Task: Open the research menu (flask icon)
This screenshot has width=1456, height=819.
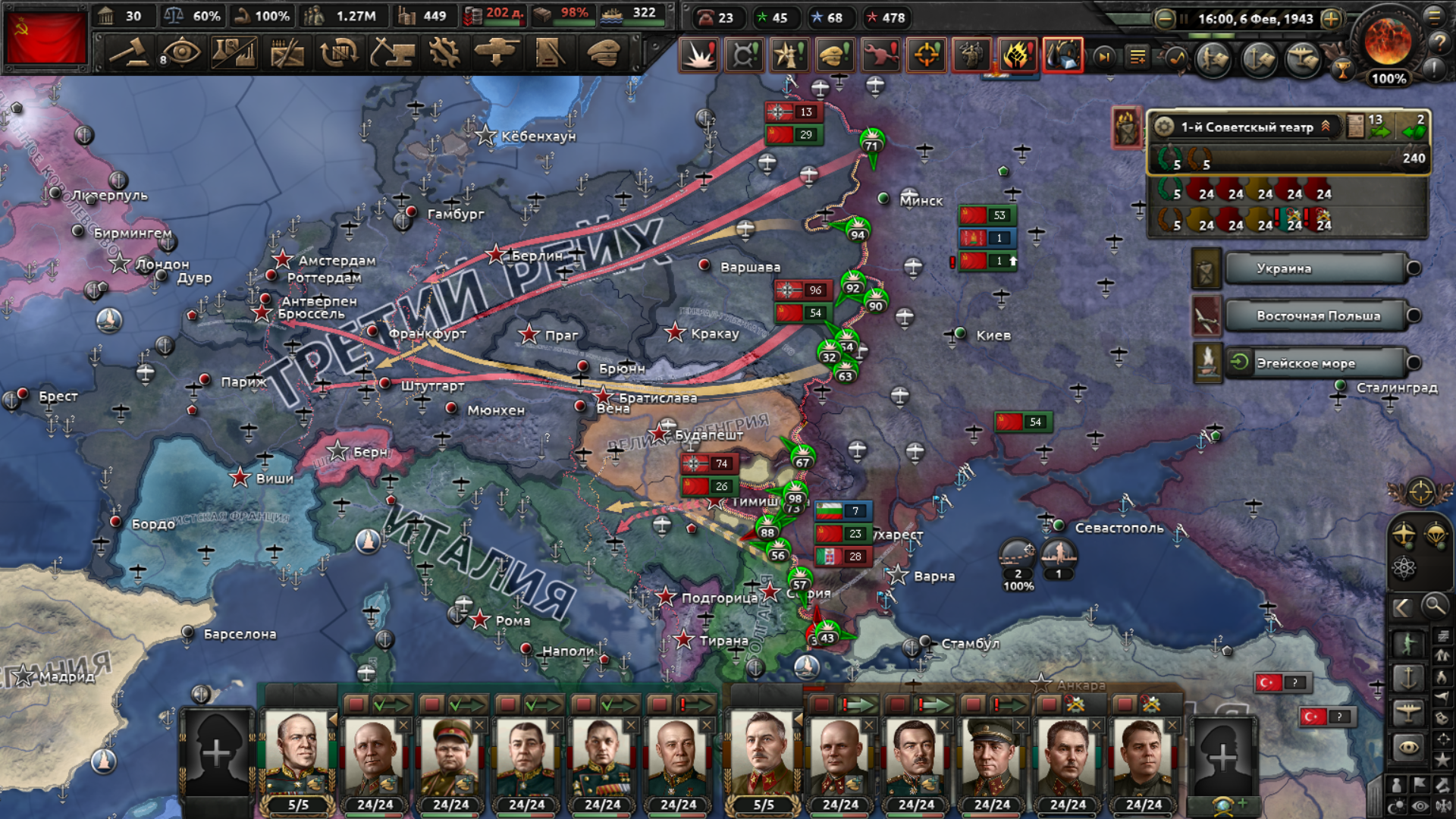Action: [x=234, y=53]
